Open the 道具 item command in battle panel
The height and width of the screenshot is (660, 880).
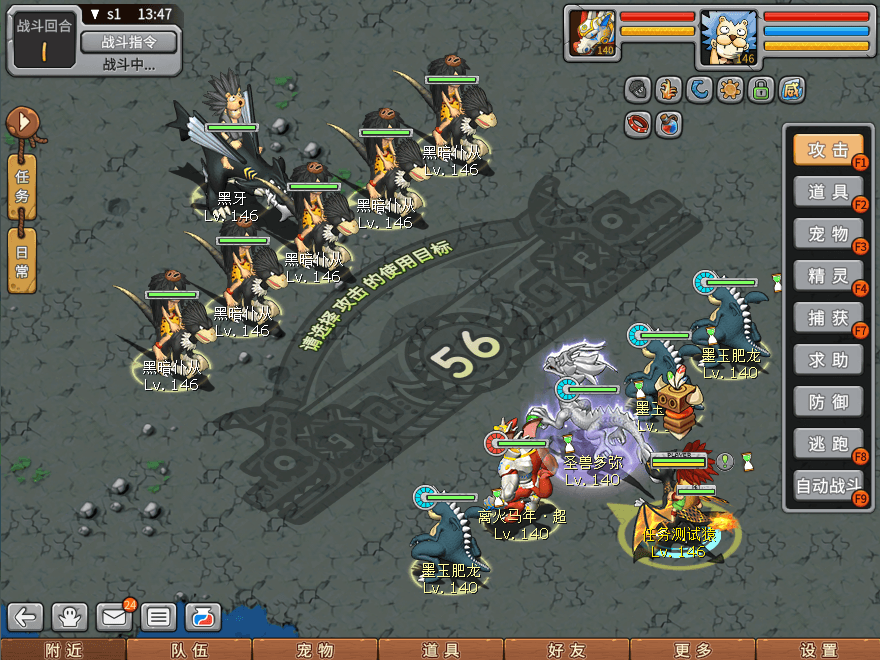coord(828,192)
